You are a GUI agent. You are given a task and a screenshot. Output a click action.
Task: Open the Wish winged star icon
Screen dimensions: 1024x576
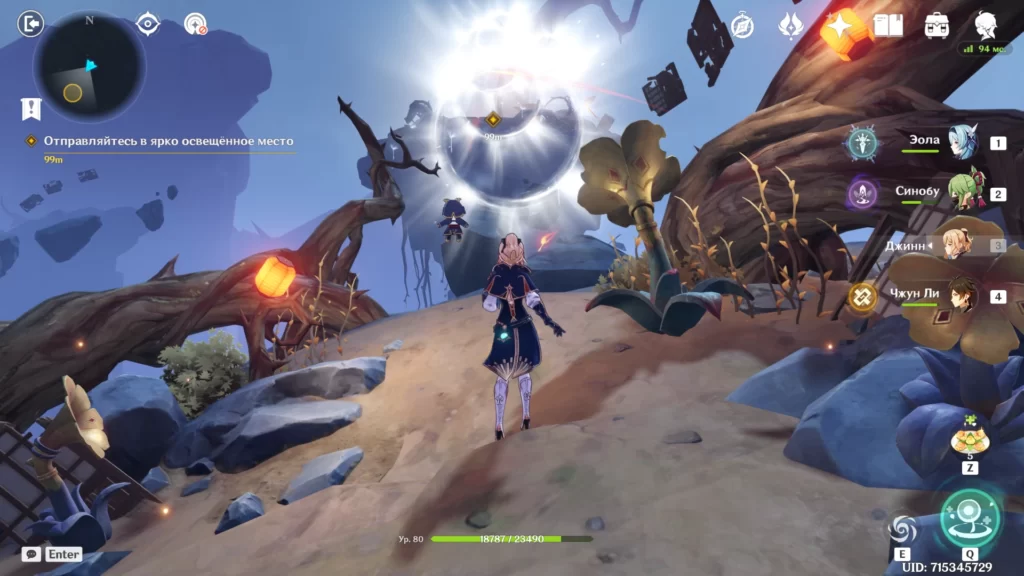point(790,26)
